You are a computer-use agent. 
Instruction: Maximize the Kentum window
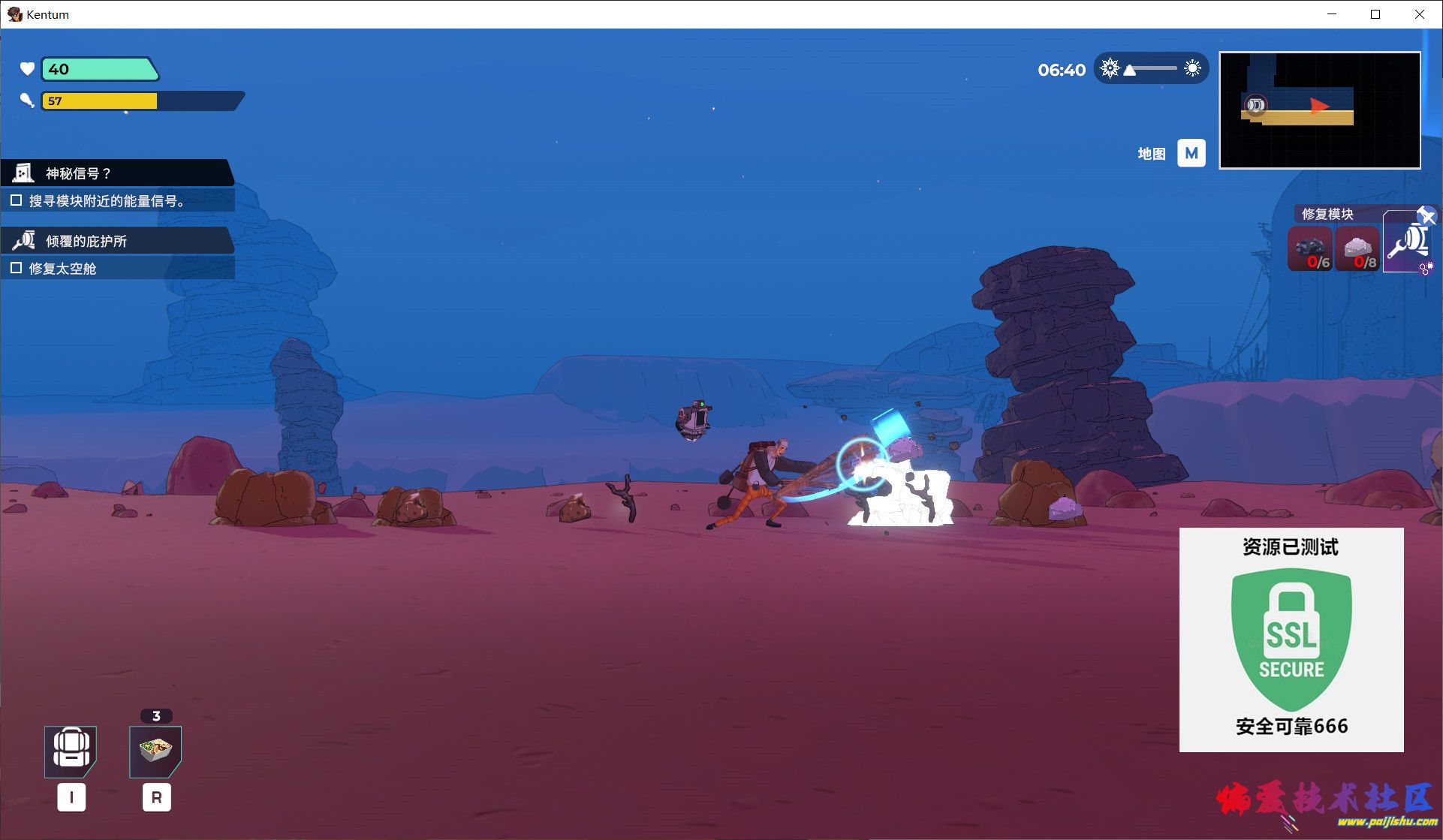coord(1375,14)
